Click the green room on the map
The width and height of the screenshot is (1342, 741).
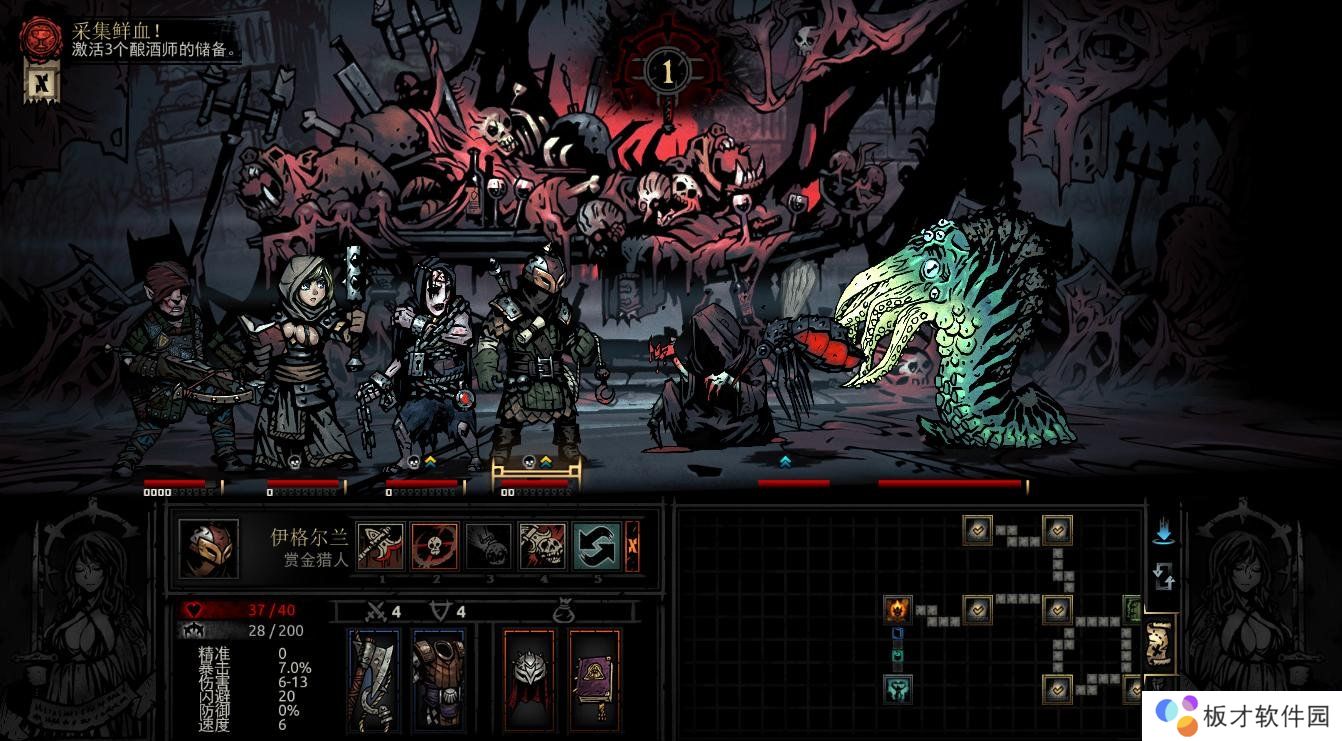tap(1132, 607)
